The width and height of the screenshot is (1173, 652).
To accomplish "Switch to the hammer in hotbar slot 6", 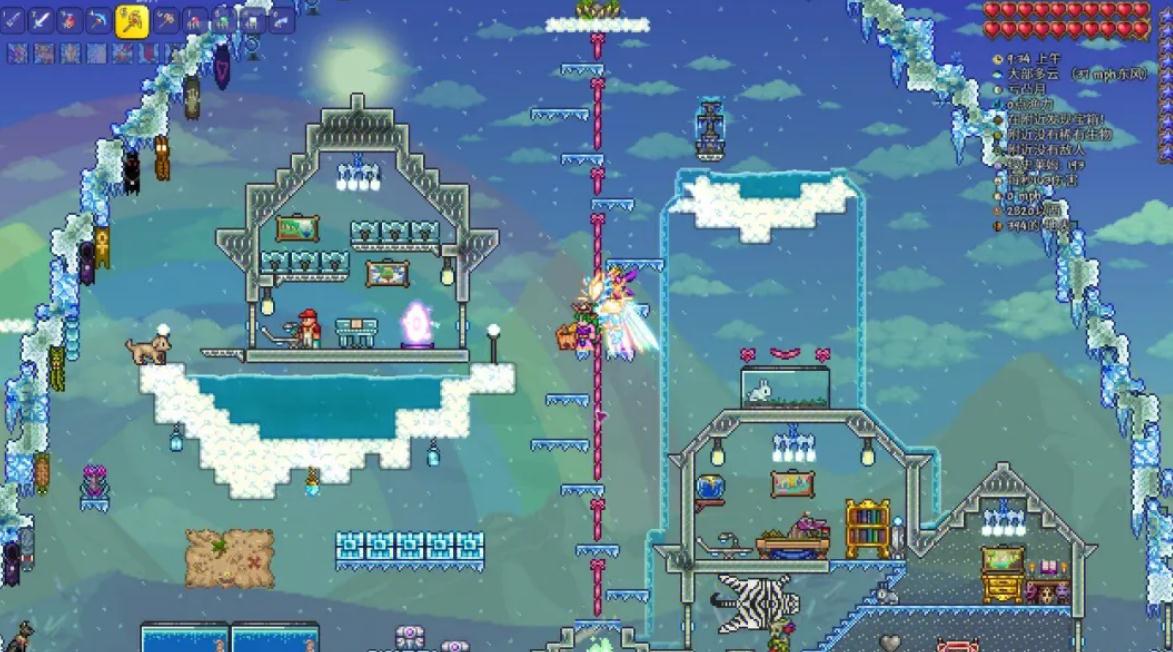I will pyautogui.click(x=166, y=20).
